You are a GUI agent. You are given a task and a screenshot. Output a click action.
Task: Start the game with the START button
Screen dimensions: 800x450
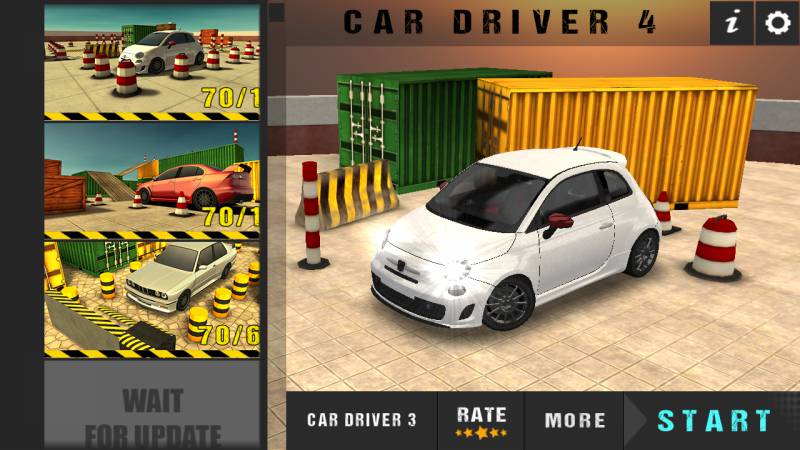coord(714,420)
